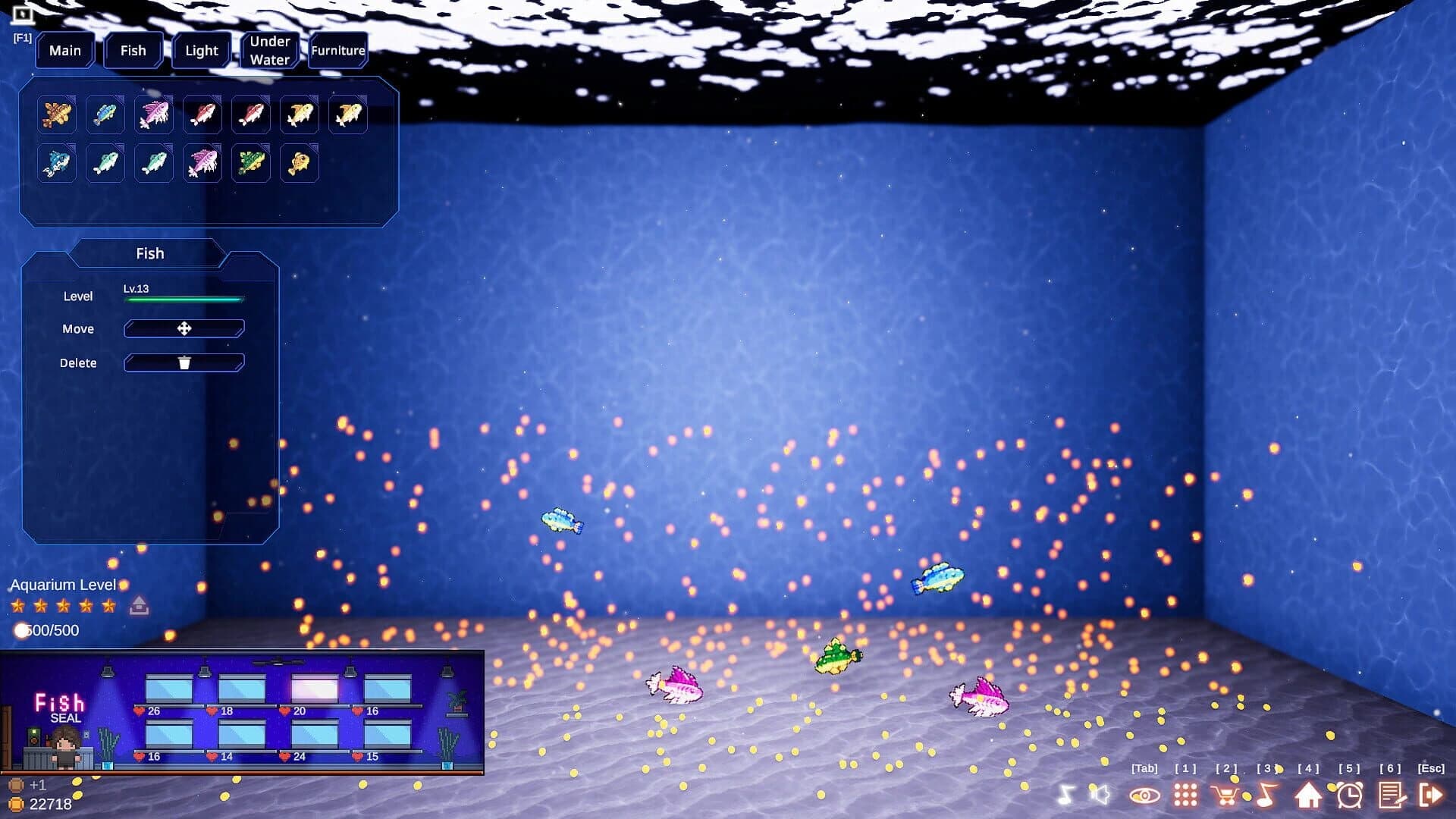The image size is (1456, 819).
Task: Click the Lv.13 level progress bar
Action: click(183, 298)
